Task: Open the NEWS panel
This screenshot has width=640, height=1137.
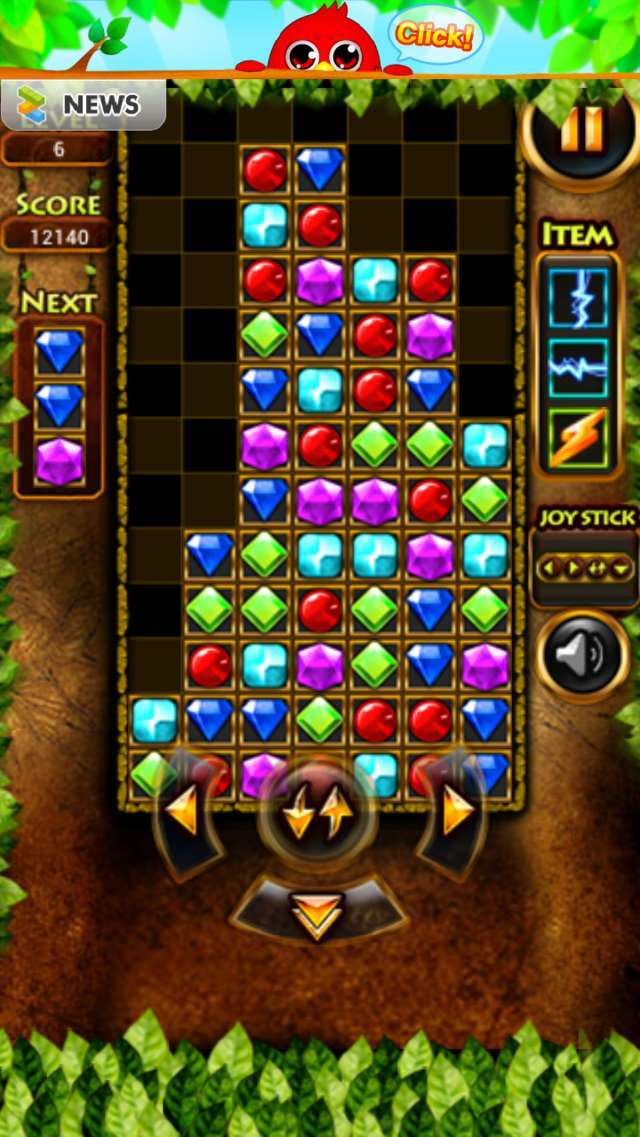Action: pyautogui.click(x=83, y=105)
